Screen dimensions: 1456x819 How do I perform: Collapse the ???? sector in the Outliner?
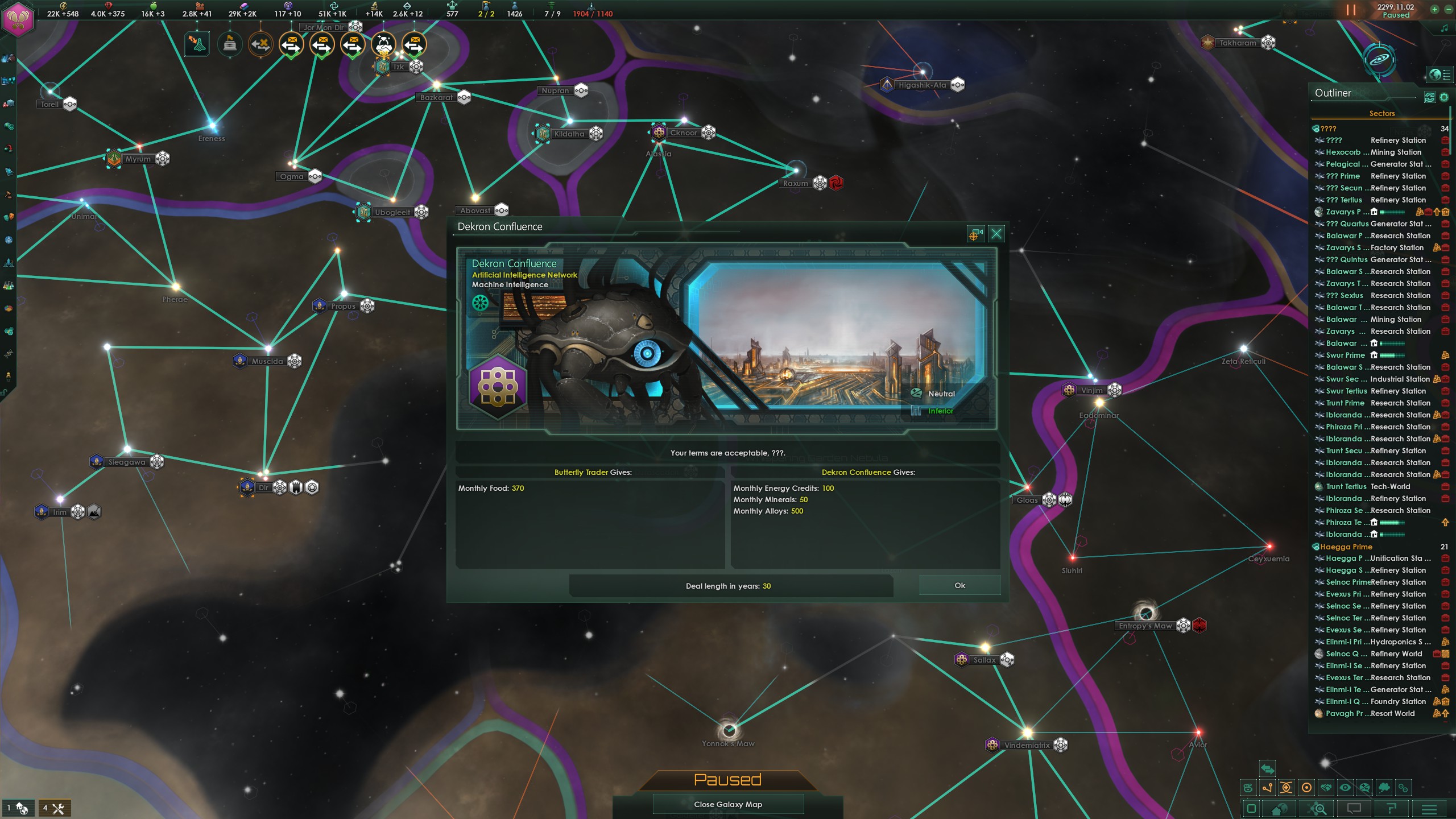pos(1328,129)
